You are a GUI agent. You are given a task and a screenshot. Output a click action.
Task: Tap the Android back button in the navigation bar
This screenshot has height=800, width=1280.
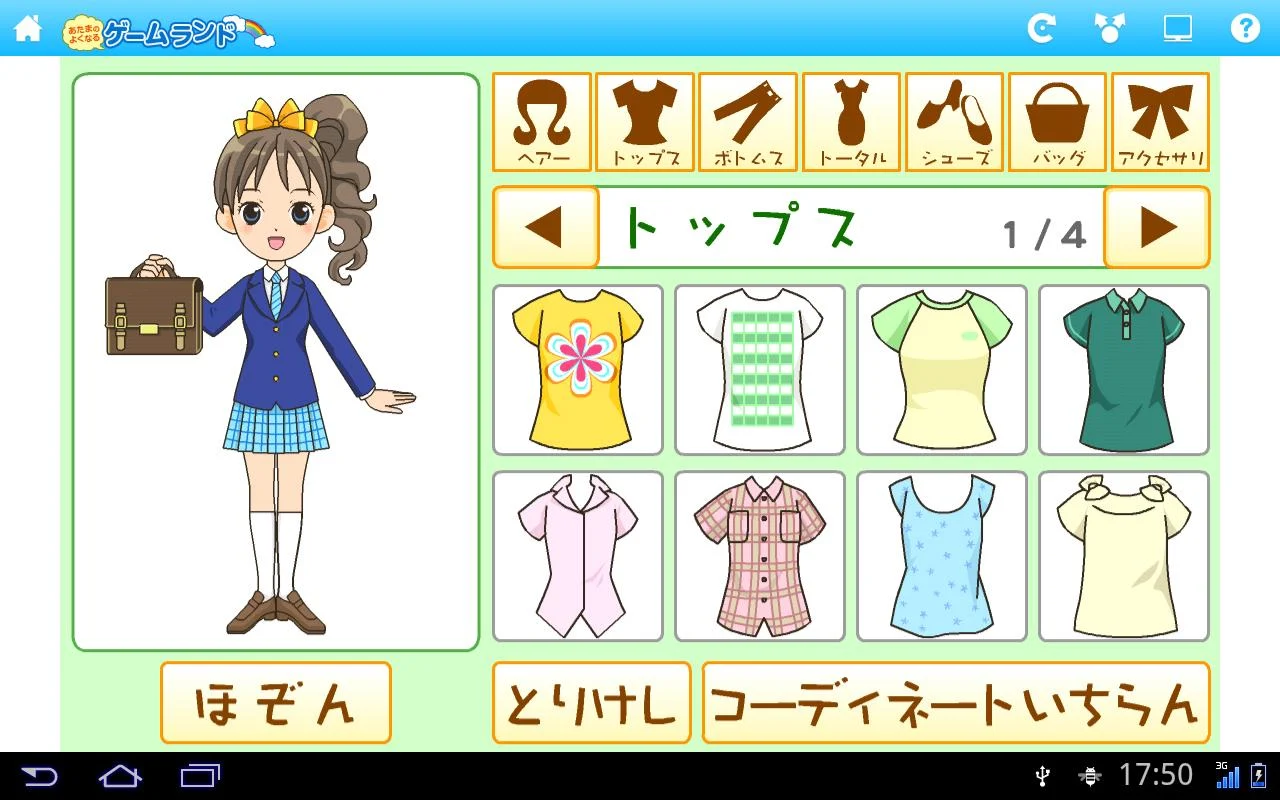click(42, 775)
